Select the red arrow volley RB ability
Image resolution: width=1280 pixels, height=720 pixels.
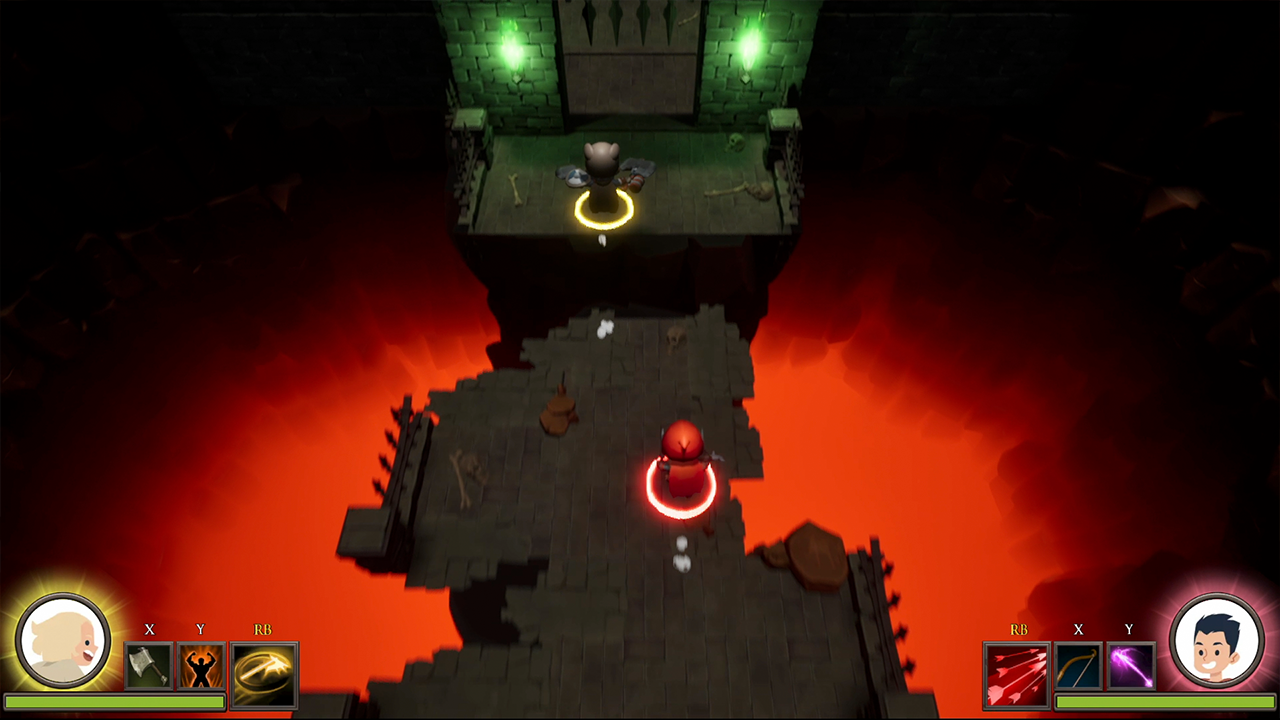(1018, 668)
